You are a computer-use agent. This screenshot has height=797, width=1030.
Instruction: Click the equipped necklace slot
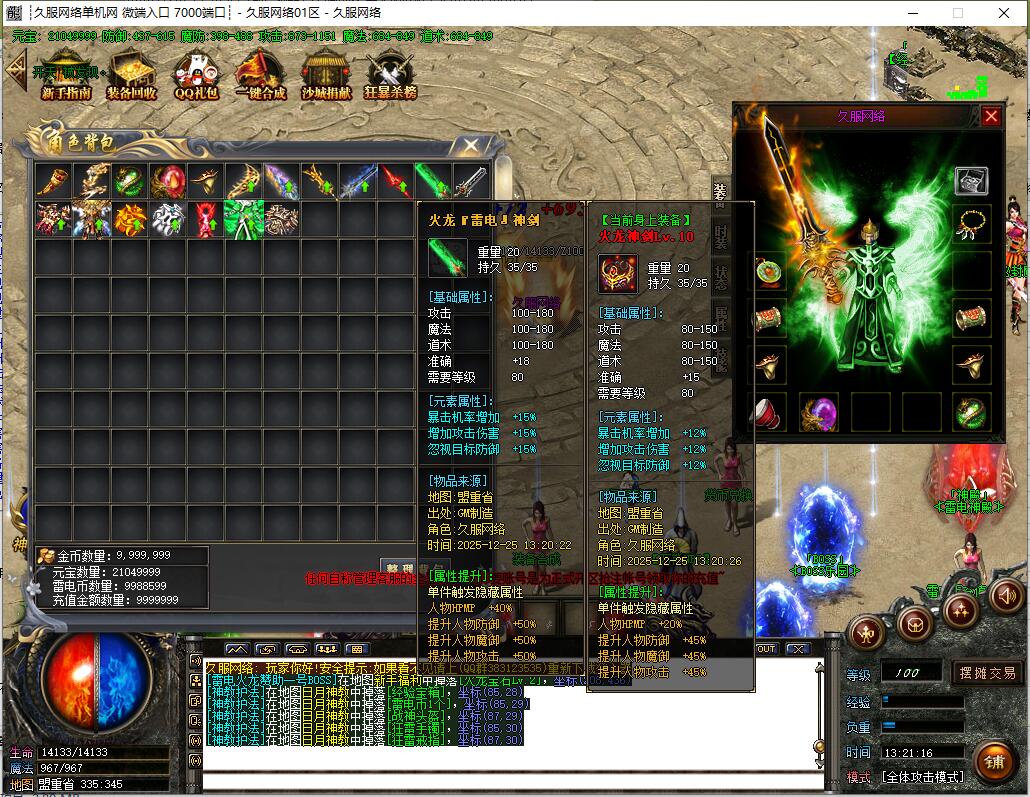pyautogui.click(x=971, y=226)
